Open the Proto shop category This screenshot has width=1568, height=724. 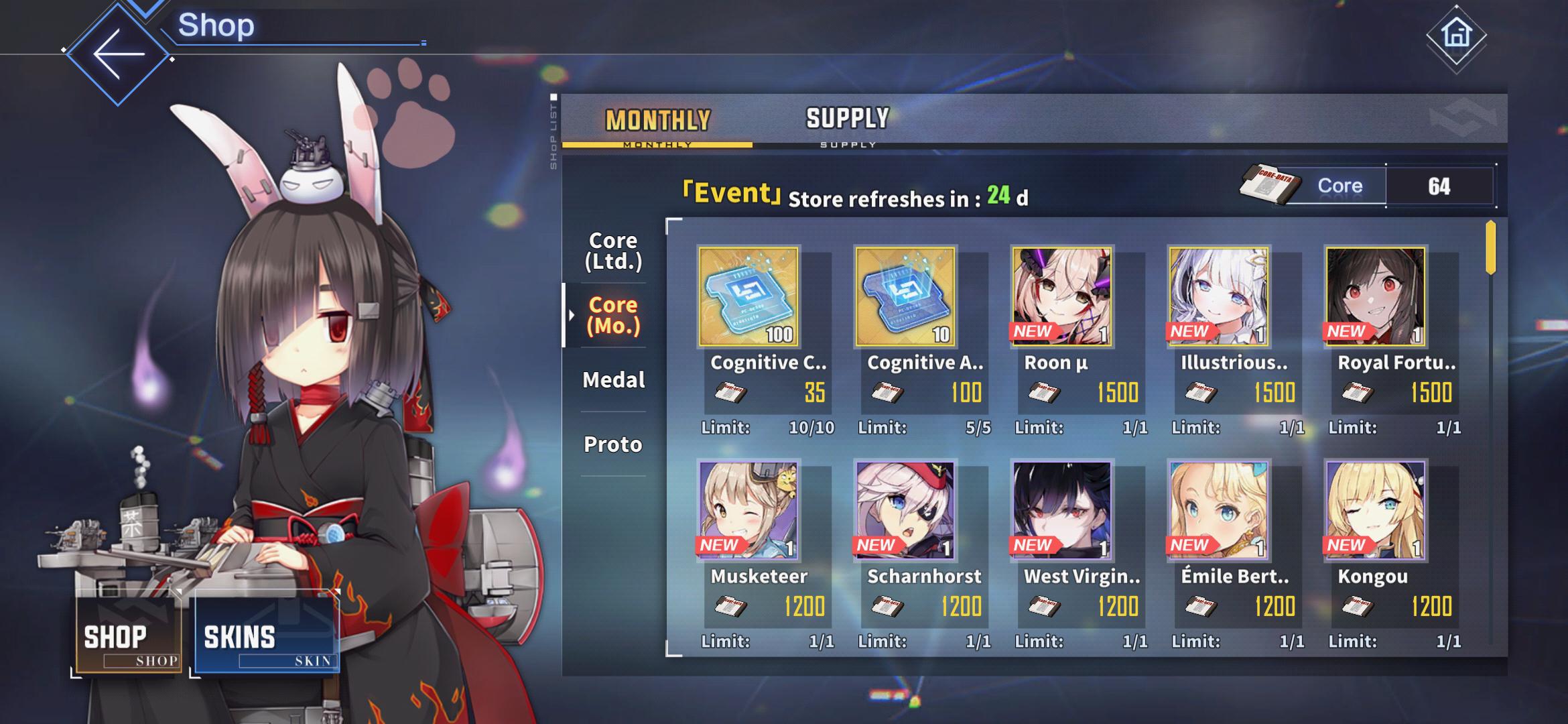pos(614,444)
